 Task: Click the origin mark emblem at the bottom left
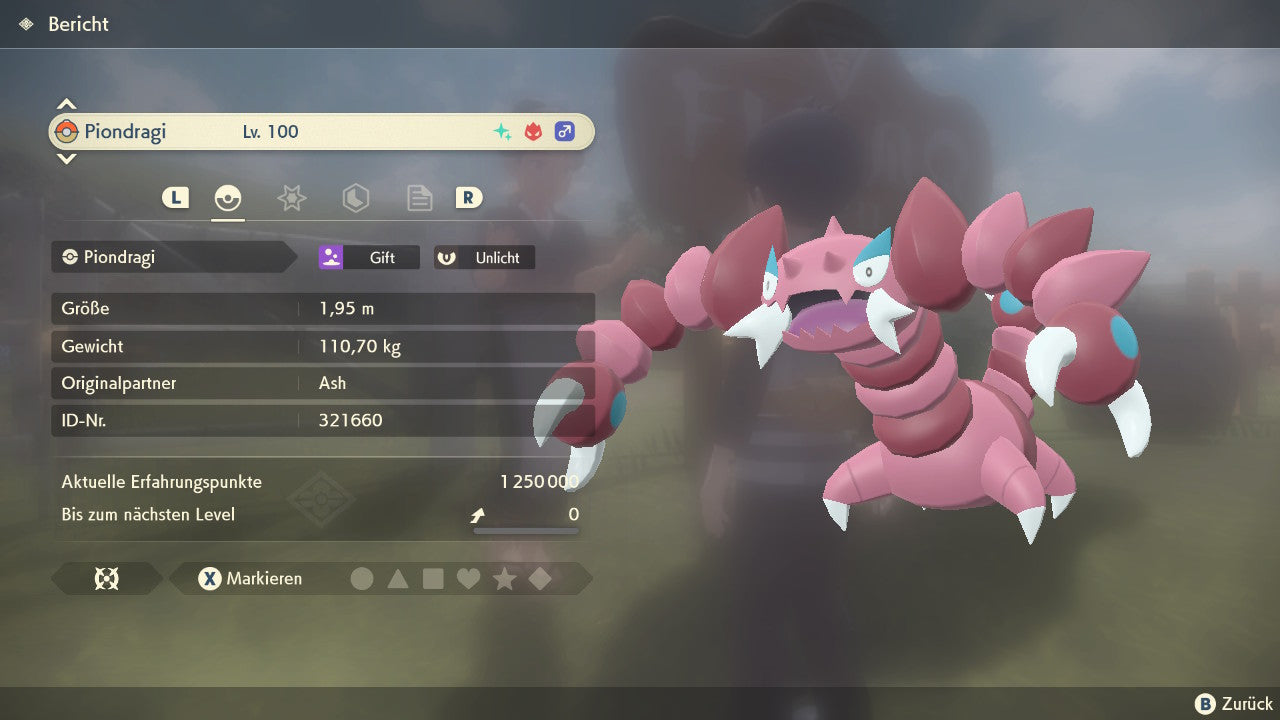tap(106, 579)
